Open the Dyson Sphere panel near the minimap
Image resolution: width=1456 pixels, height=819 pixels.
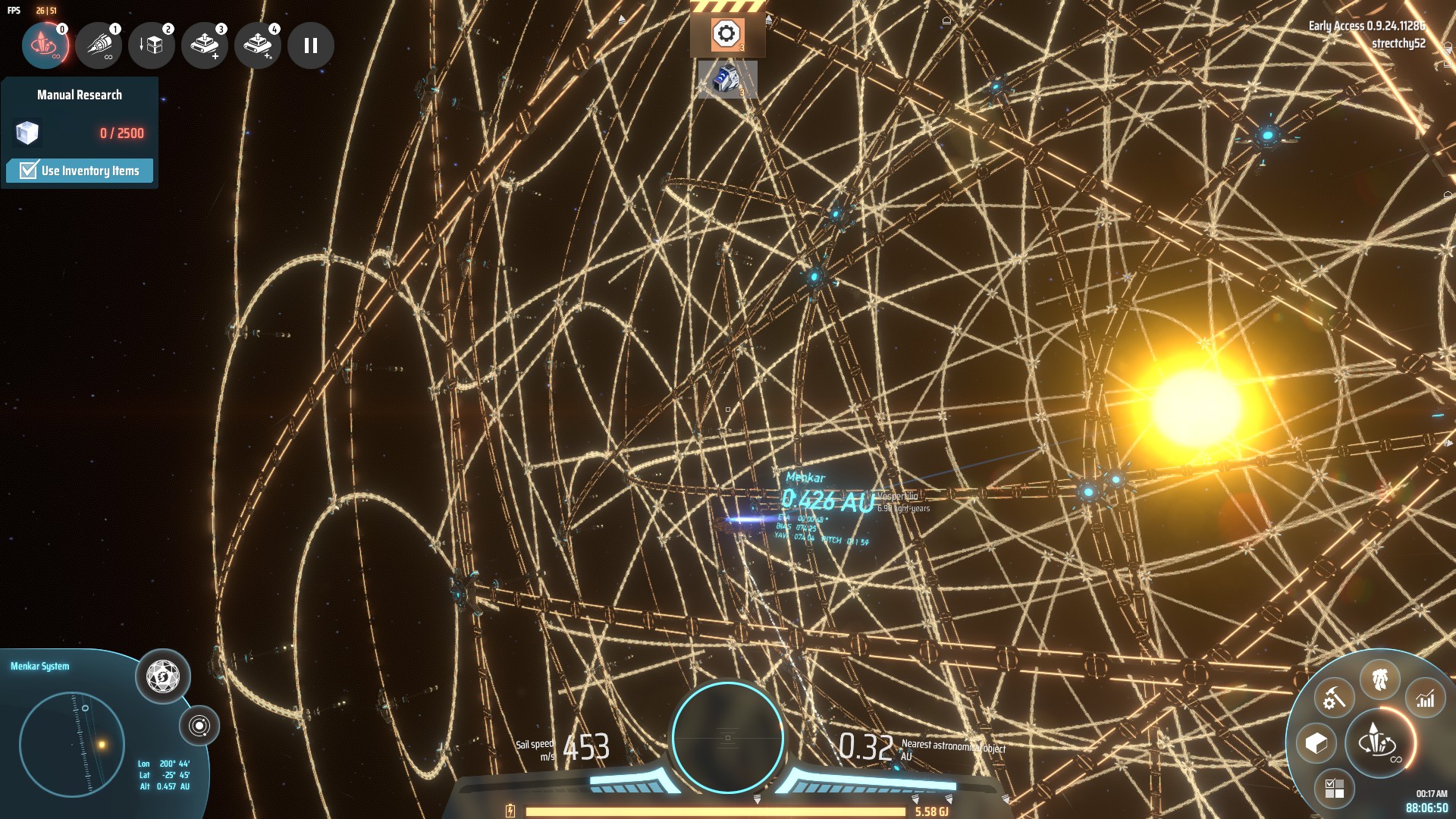pyautogui.click(x=164, y=677)
